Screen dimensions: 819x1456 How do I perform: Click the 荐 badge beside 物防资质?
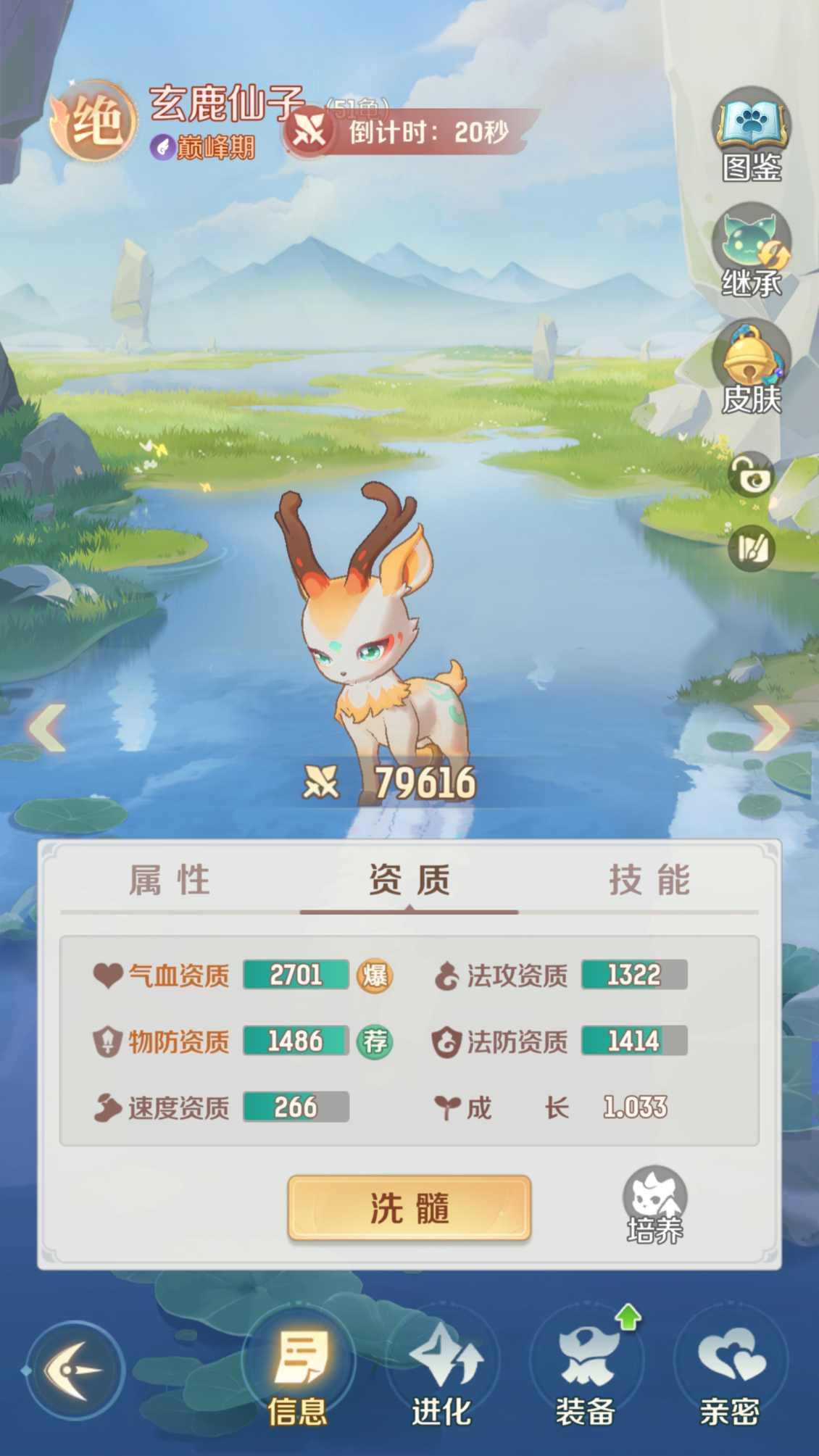375,1041
